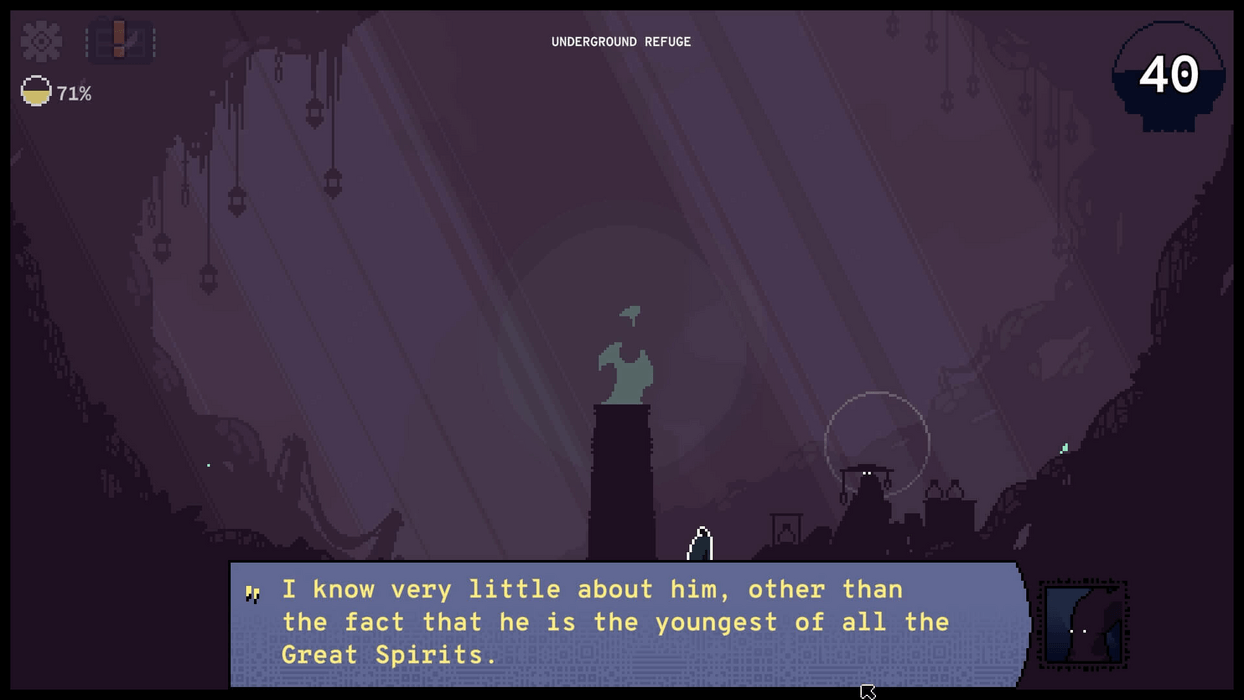Open the journal with exclamation alert
Screen dimensions: 1244x700
(120, 41)
